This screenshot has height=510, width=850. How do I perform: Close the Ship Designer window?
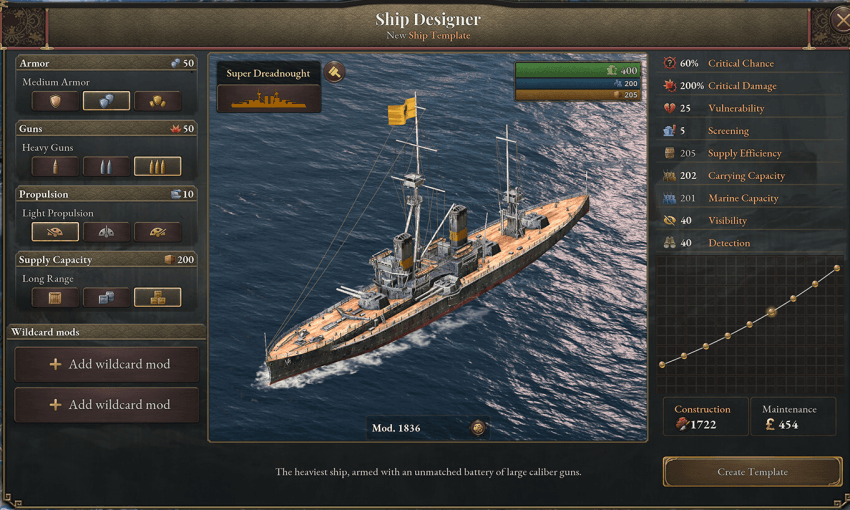pyautogui.click(x=840, y=18)
